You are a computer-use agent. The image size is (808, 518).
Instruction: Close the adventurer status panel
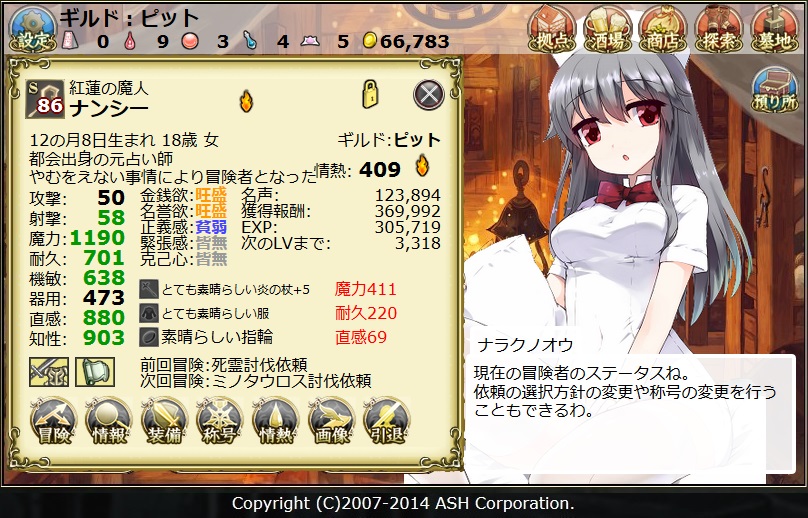click(428, 94)
